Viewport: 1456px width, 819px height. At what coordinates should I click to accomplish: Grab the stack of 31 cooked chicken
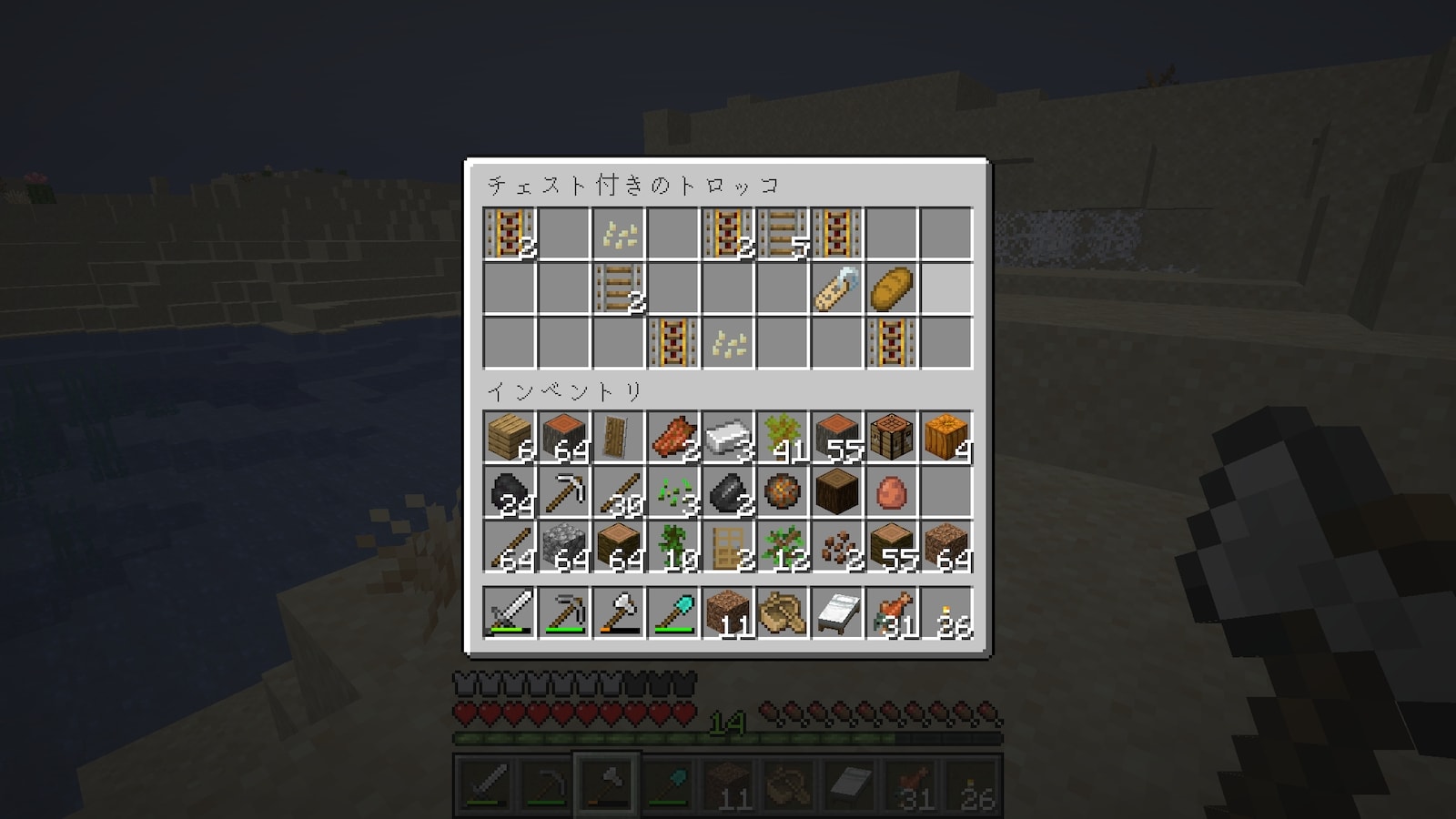click(x=891, y=612)
